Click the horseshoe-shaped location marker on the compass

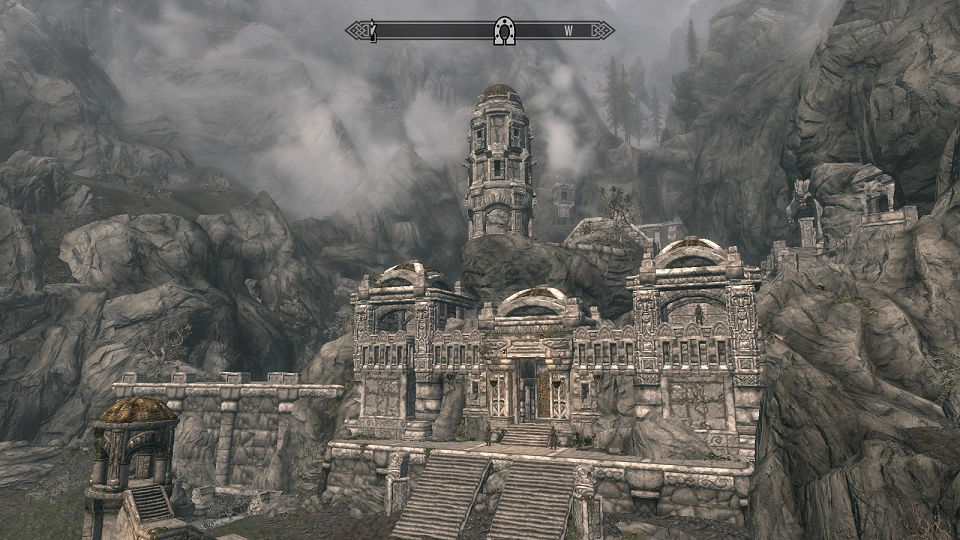tap(505, 31)
